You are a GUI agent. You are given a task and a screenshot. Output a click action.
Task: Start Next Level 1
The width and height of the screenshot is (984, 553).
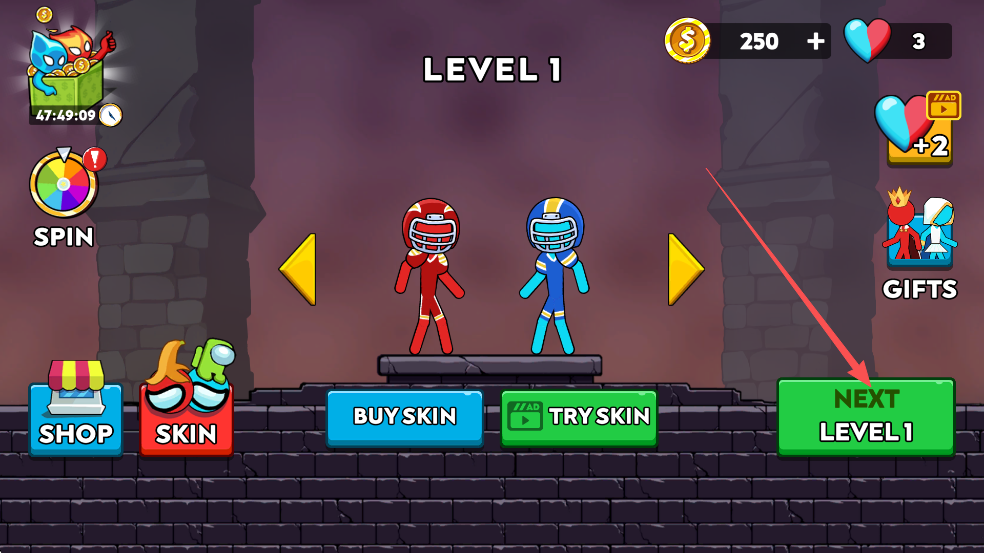coord(865,416)
